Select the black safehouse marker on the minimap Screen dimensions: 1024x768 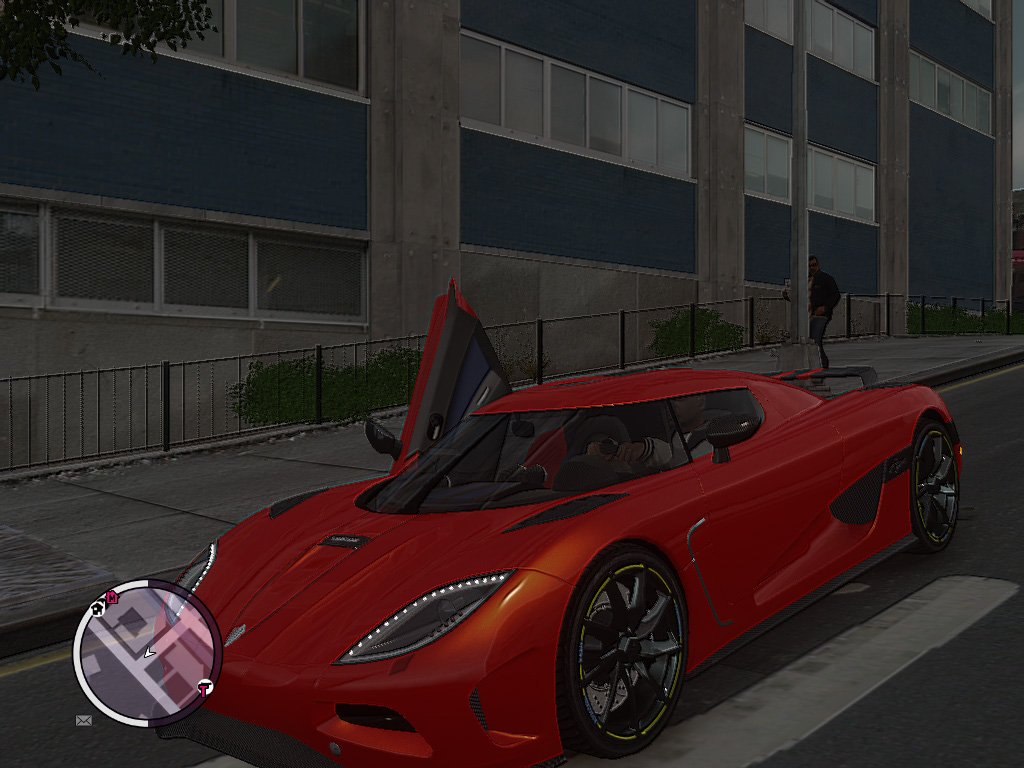[x=98, y=606]
